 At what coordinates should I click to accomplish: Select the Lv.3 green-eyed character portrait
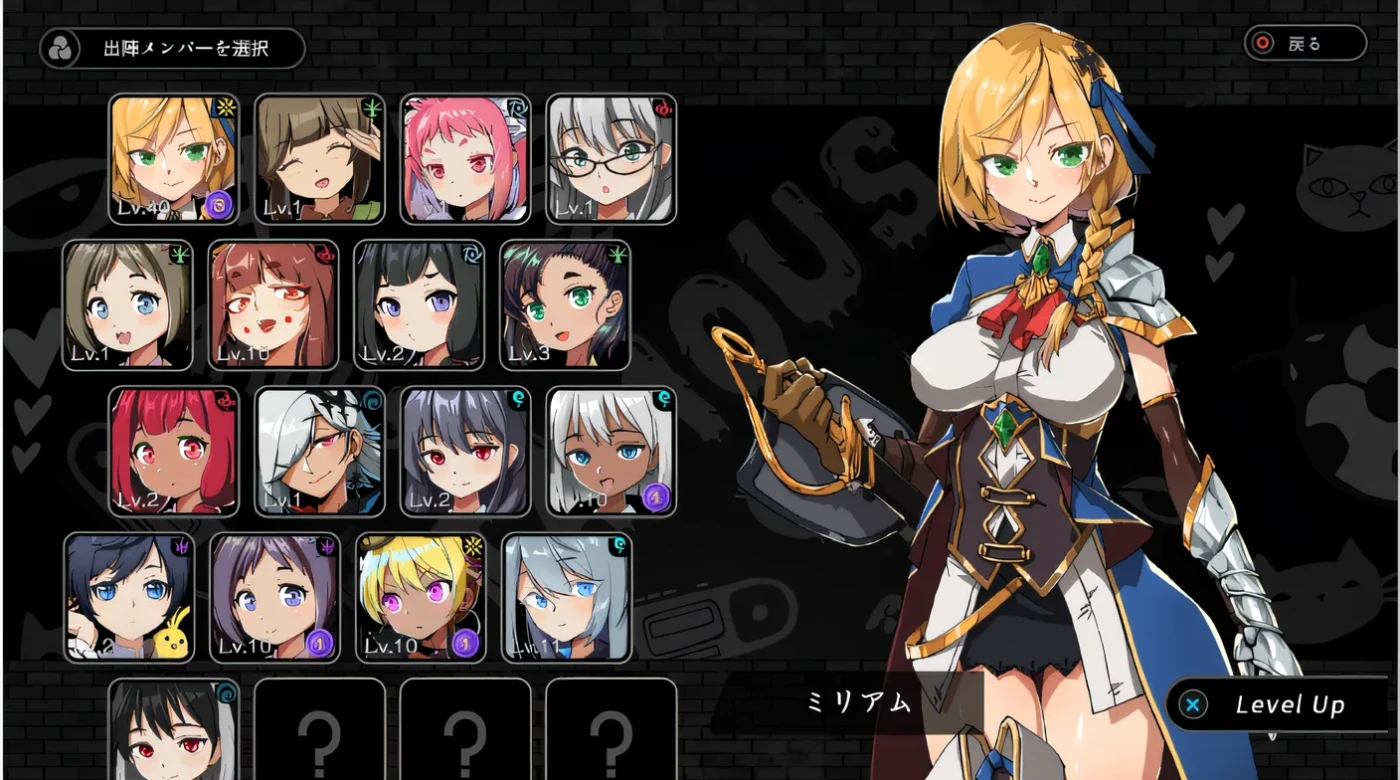[x=565, y=305]
